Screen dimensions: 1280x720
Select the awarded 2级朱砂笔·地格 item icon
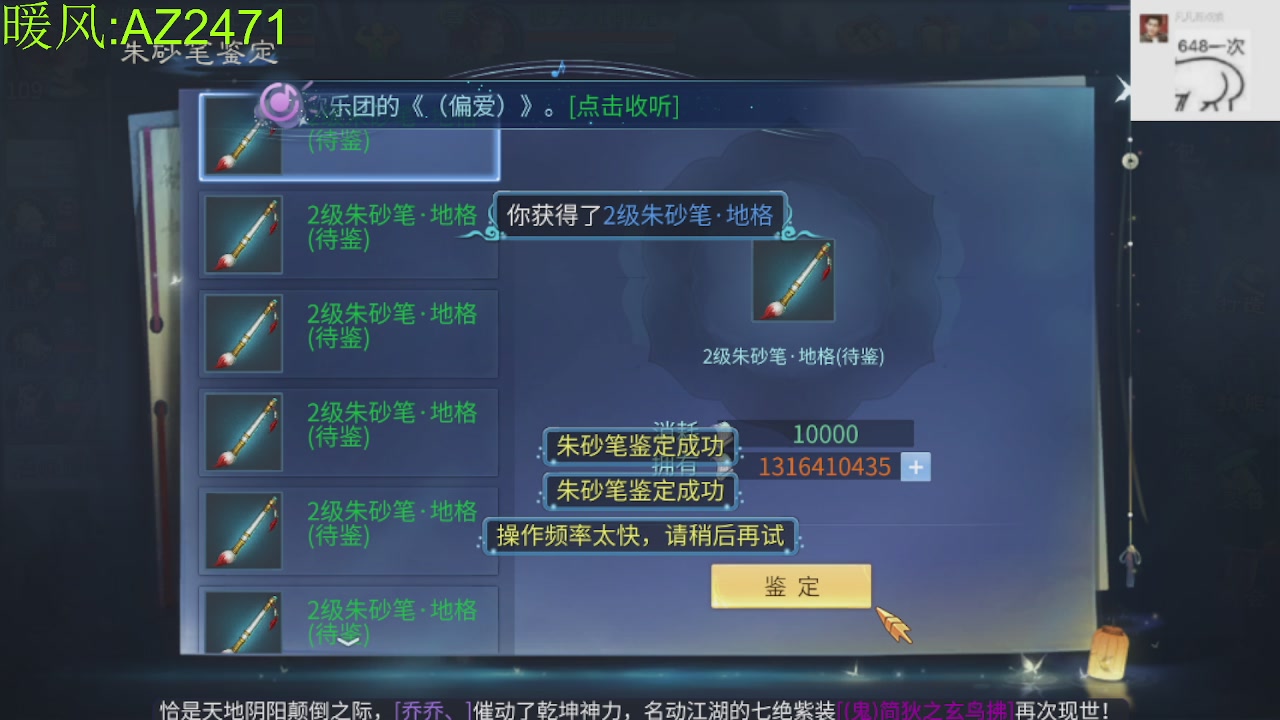[x=792, y=278]
